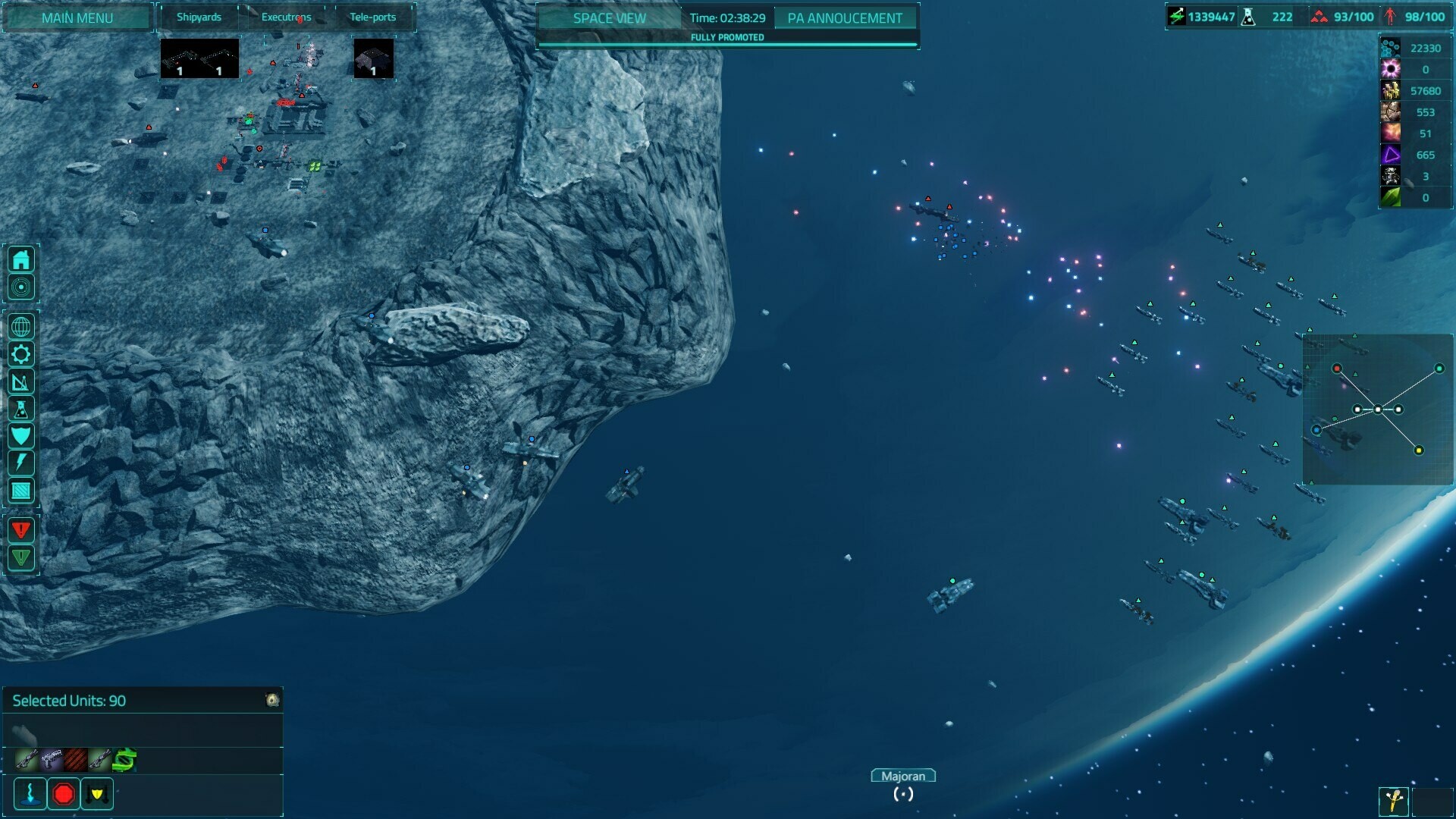This screenshot has width=1456, height=819.
Task: Open the drafting ruler and triangle icon
Action: [x=21, y=381]
